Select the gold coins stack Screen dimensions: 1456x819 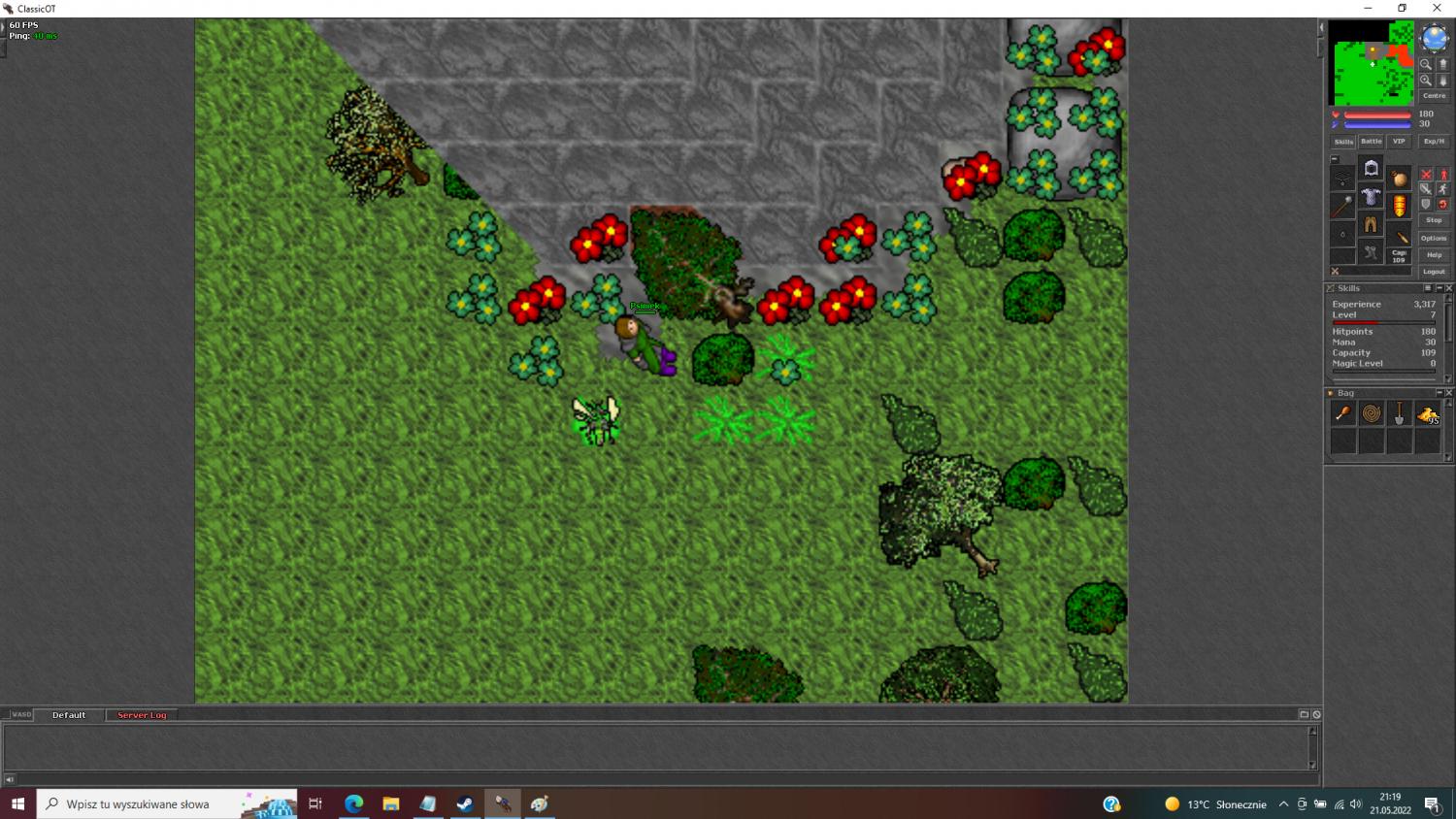pos(1427,414)
